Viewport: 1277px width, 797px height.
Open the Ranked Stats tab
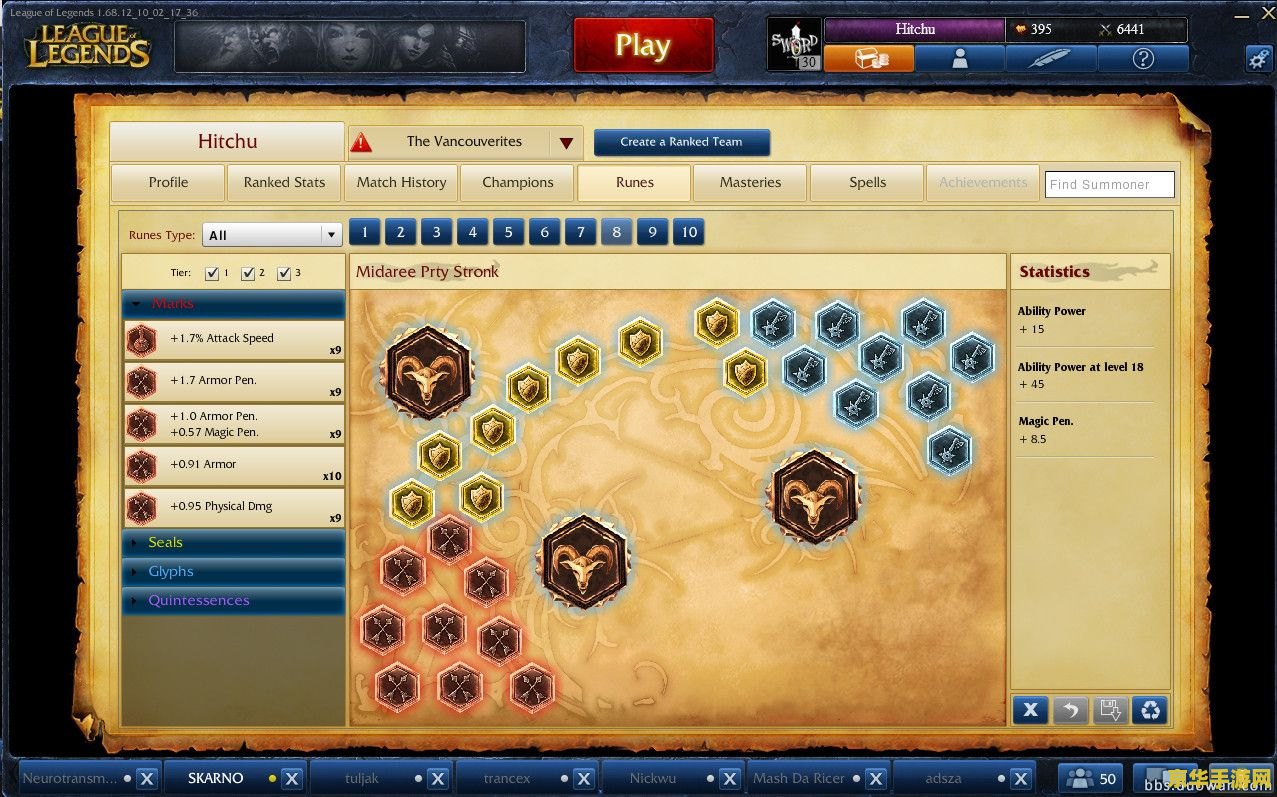284,182
